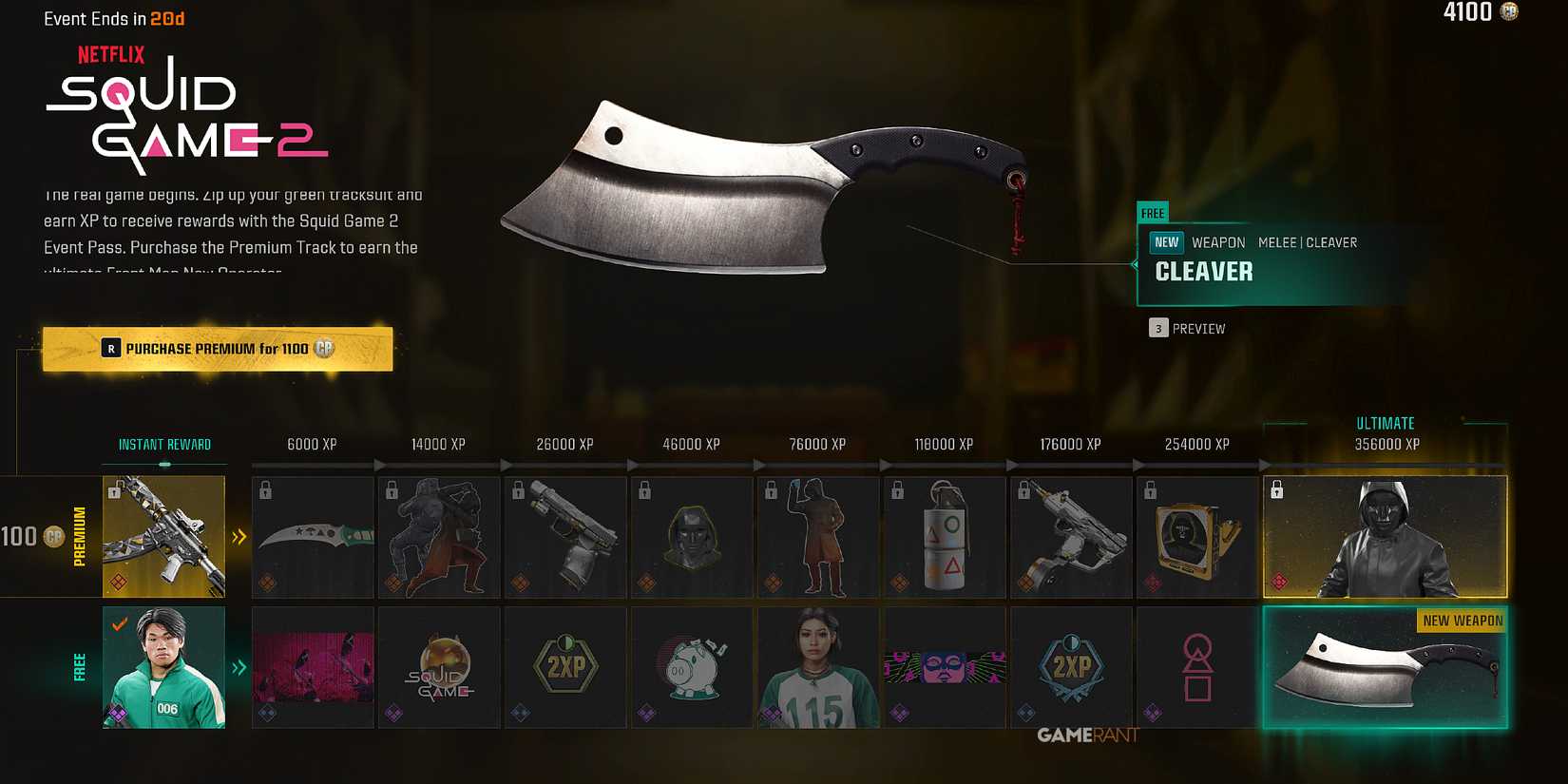Click the piggy bank sticker reward
The height and width of the screenshot is (784, 1568).
692,665
